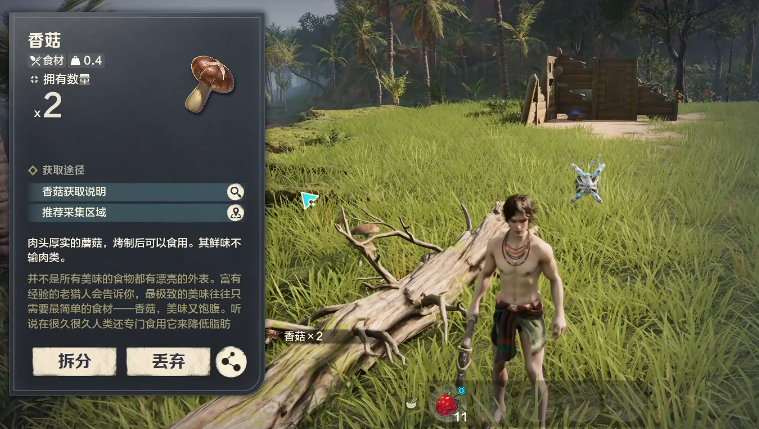Select the red berry quick-use slot
Screen dimensions: 759x429
click(445, 404)
